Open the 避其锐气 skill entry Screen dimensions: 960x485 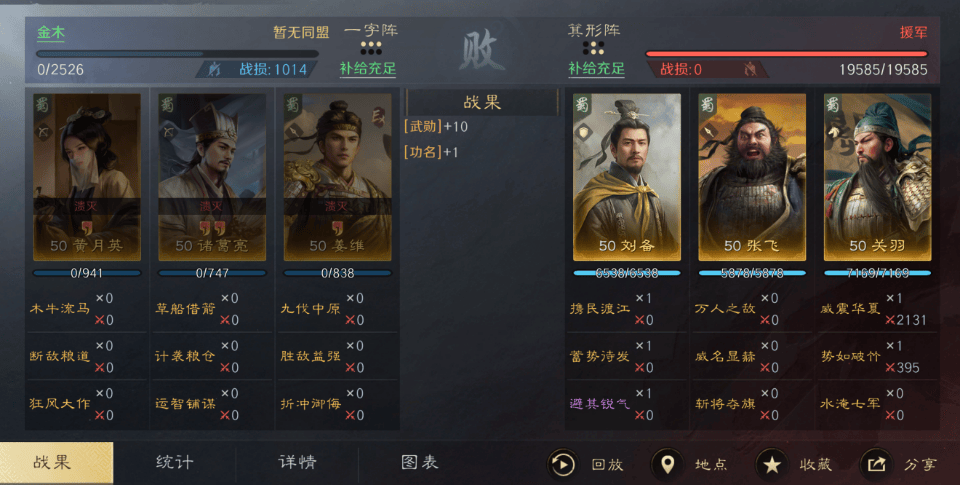tap(600, 403)
